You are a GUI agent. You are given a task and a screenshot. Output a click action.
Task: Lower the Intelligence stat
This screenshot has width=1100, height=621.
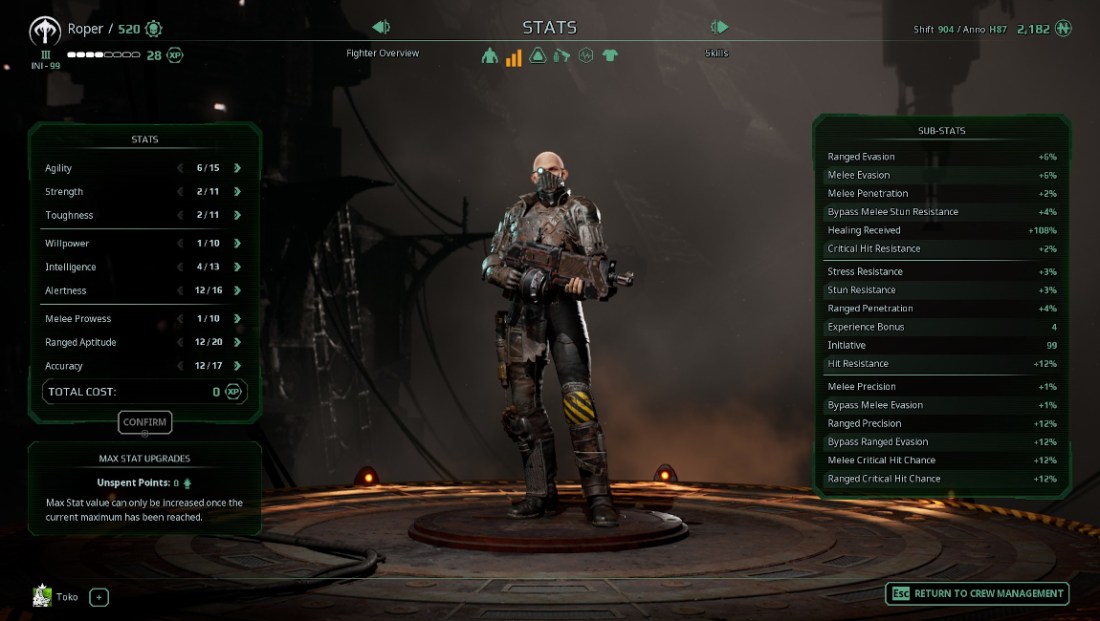[x=180, y=267]
